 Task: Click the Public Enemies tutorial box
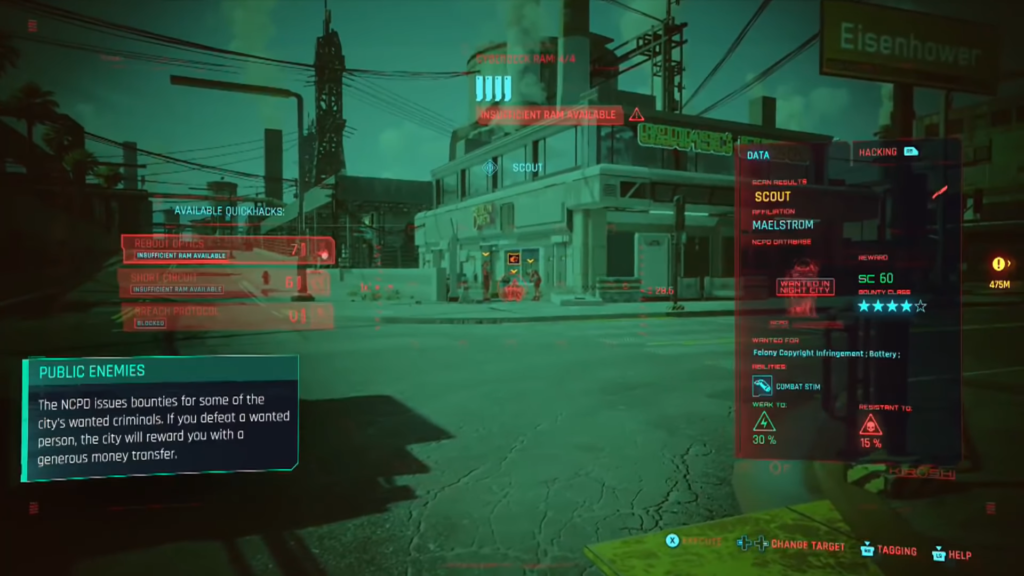161,415
